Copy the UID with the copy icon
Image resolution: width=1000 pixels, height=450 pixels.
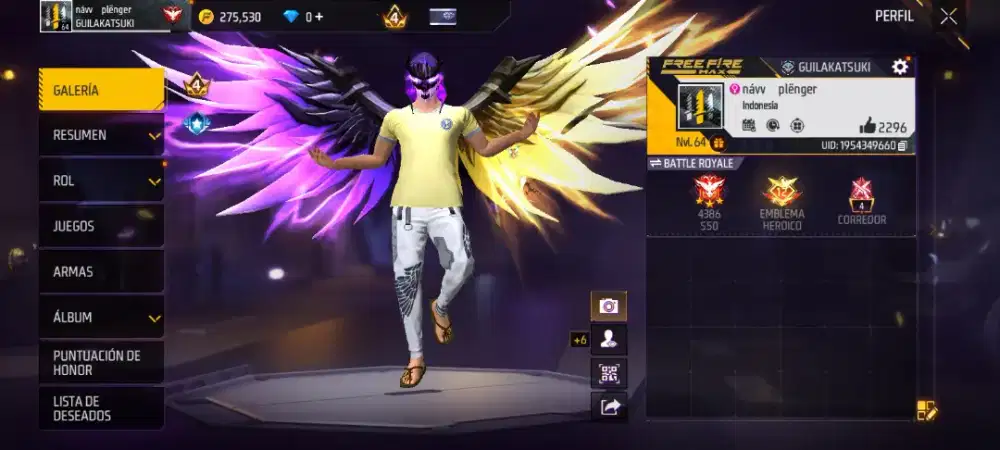[x=903, y=146]
